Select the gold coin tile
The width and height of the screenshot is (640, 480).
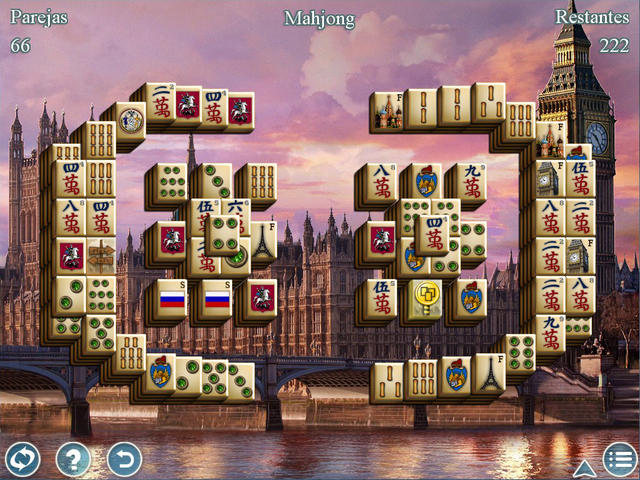(425, 297)
